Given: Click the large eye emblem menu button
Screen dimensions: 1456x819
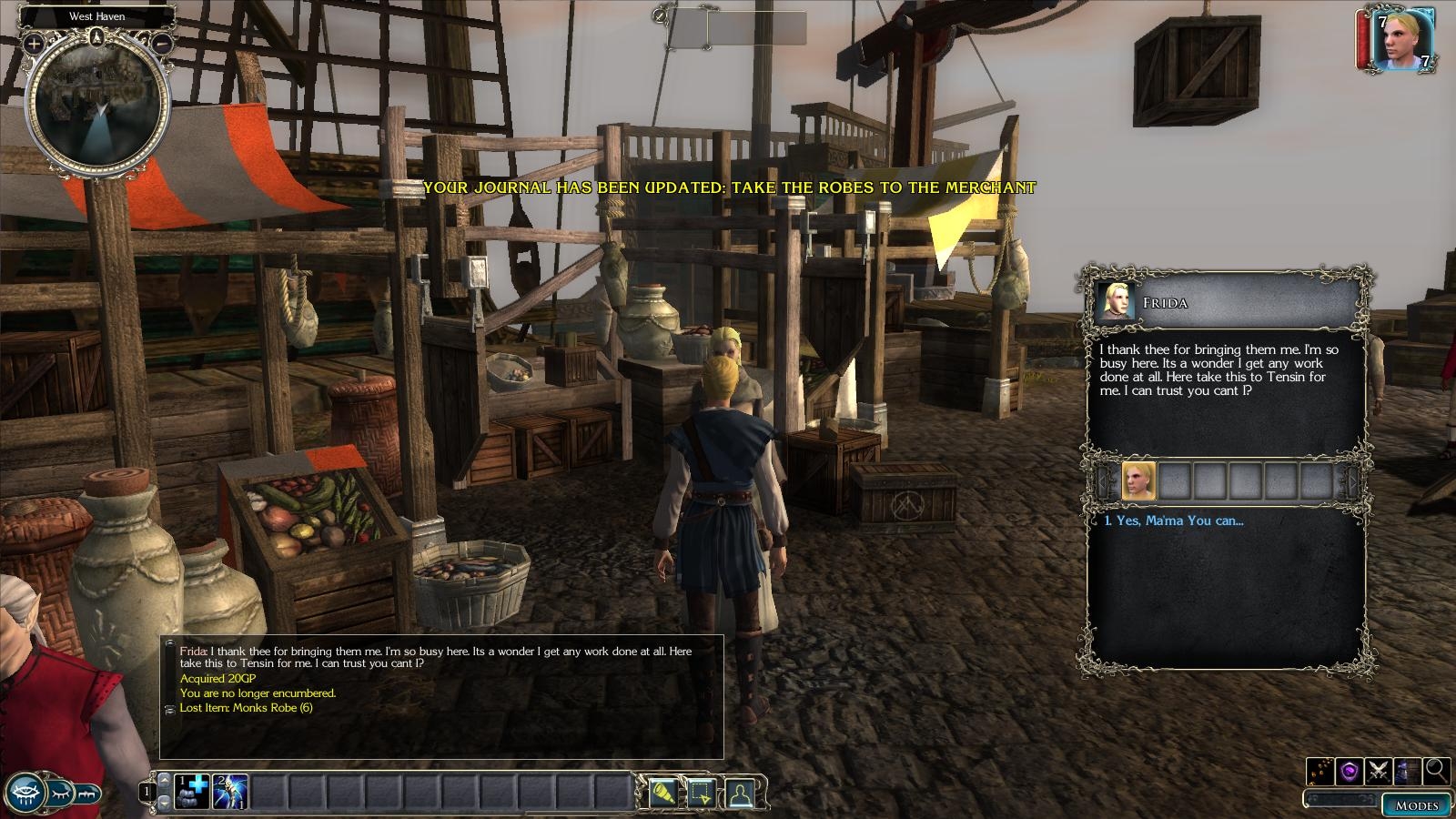Looking at the screenshot, I should [24, 791].
